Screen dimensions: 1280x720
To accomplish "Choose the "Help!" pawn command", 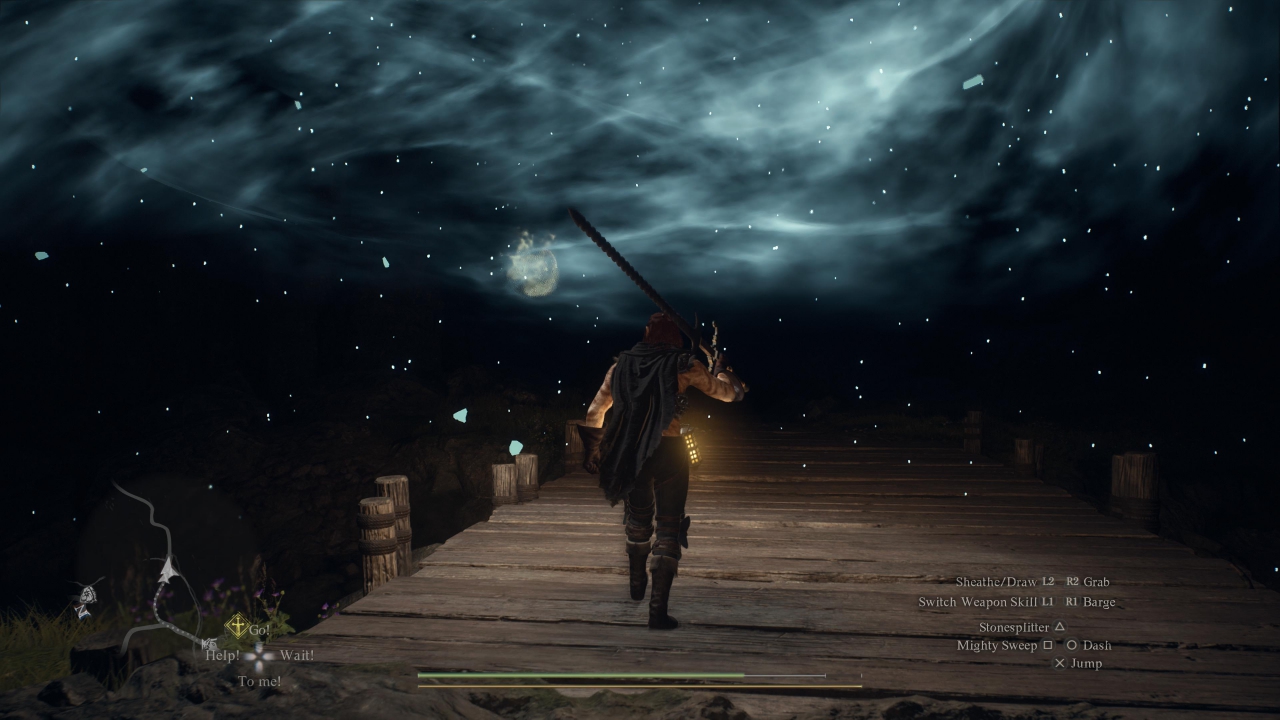I will tap(222, 656).
